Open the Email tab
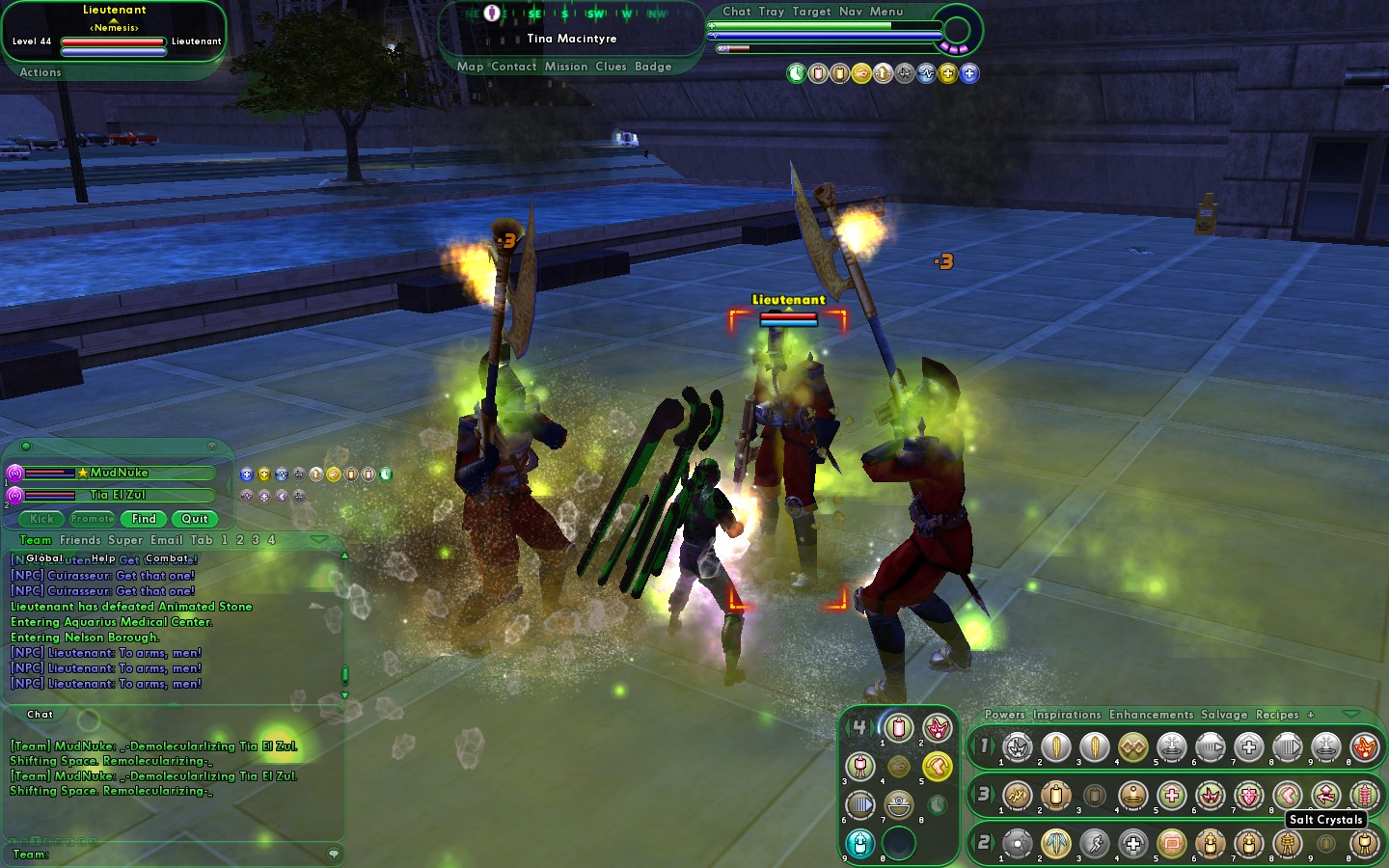 [x=166, y=540]
